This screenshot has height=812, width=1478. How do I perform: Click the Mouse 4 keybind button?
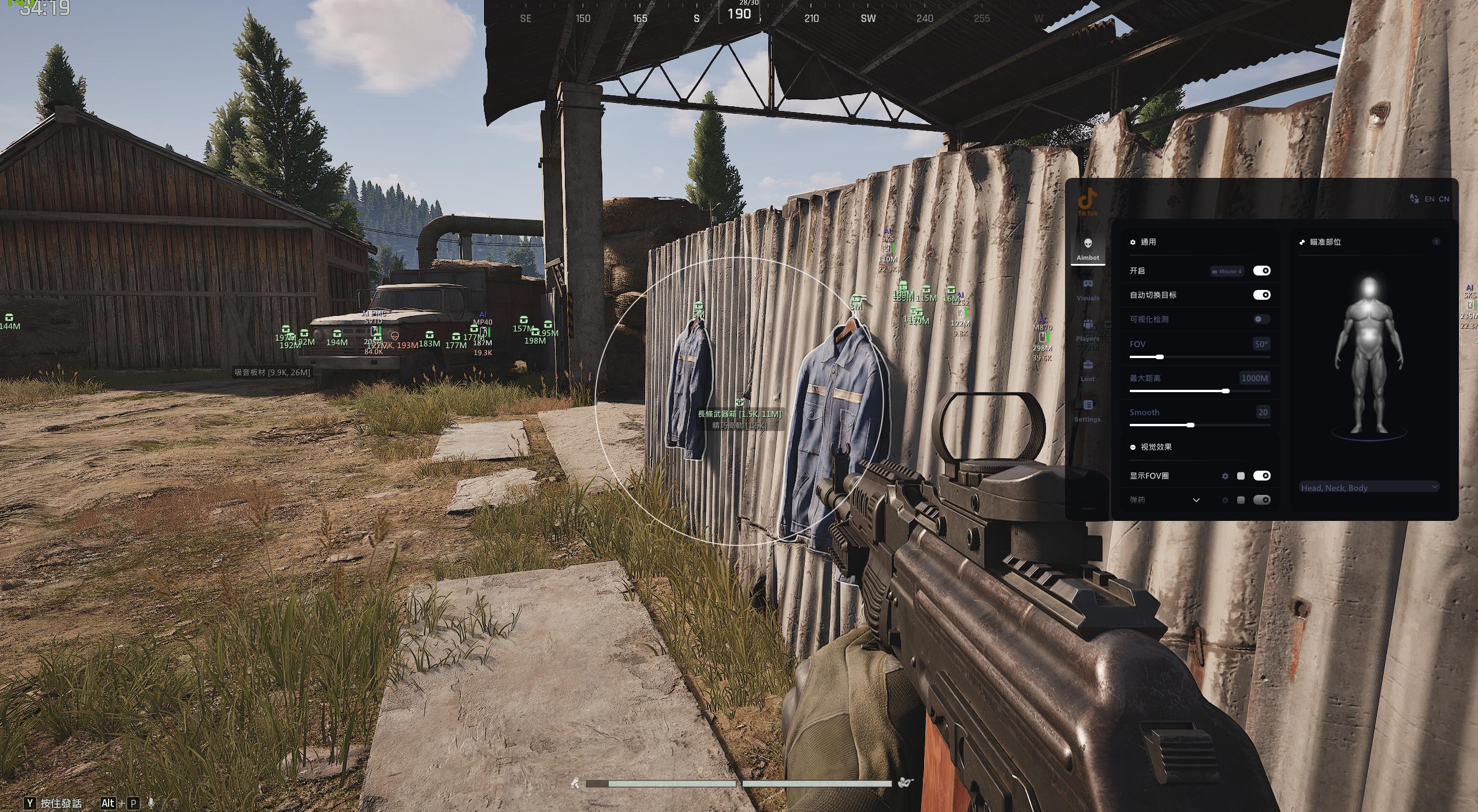pos(1227,271)
